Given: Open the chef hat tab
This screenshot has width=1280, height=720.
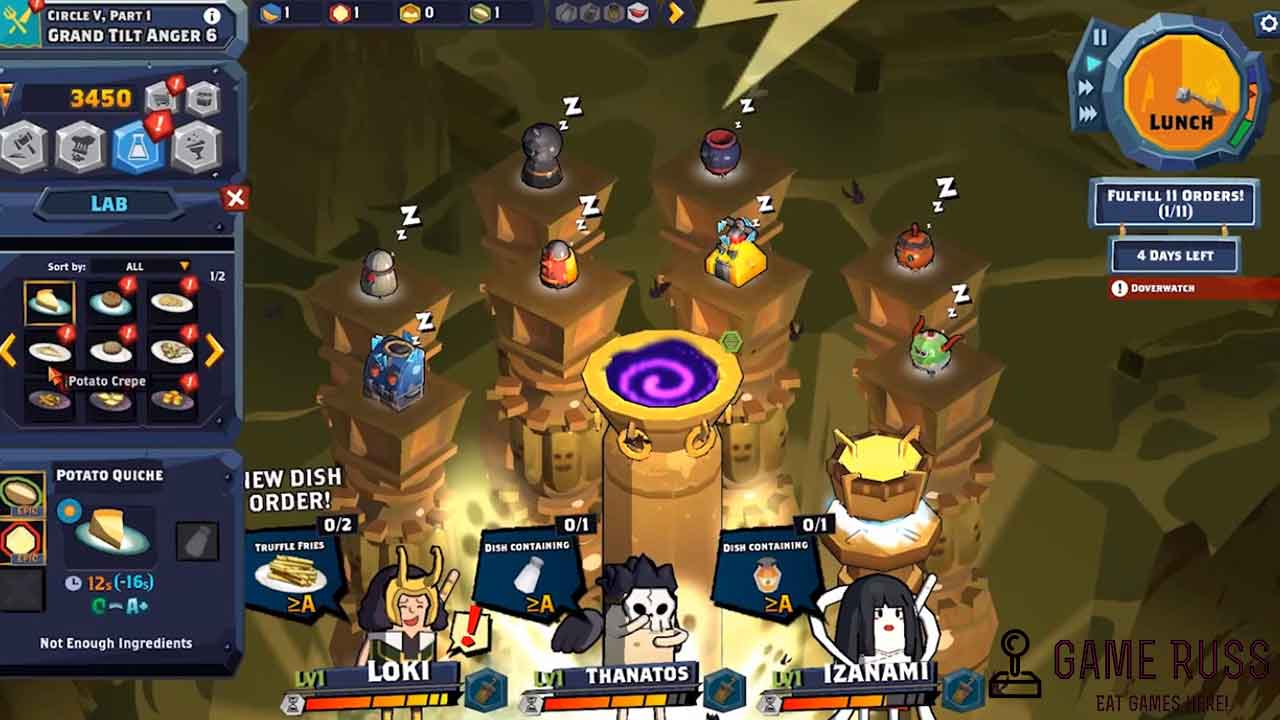Looking at the screenshot, I should point(81,148).
